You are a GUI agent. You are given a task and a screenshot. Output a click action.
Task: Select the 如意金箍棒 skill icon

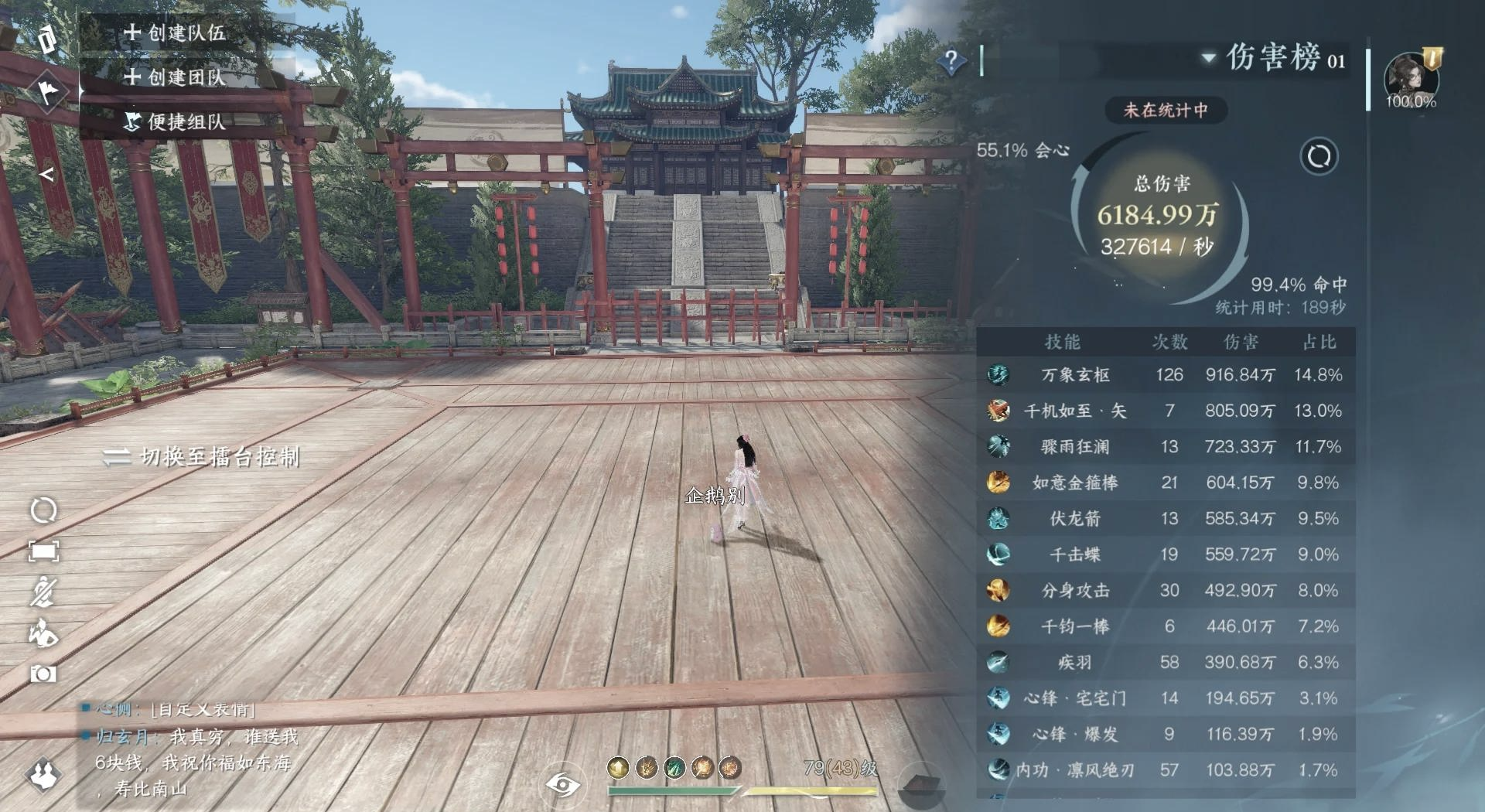pyautogui.click(x=1001, y=483)
